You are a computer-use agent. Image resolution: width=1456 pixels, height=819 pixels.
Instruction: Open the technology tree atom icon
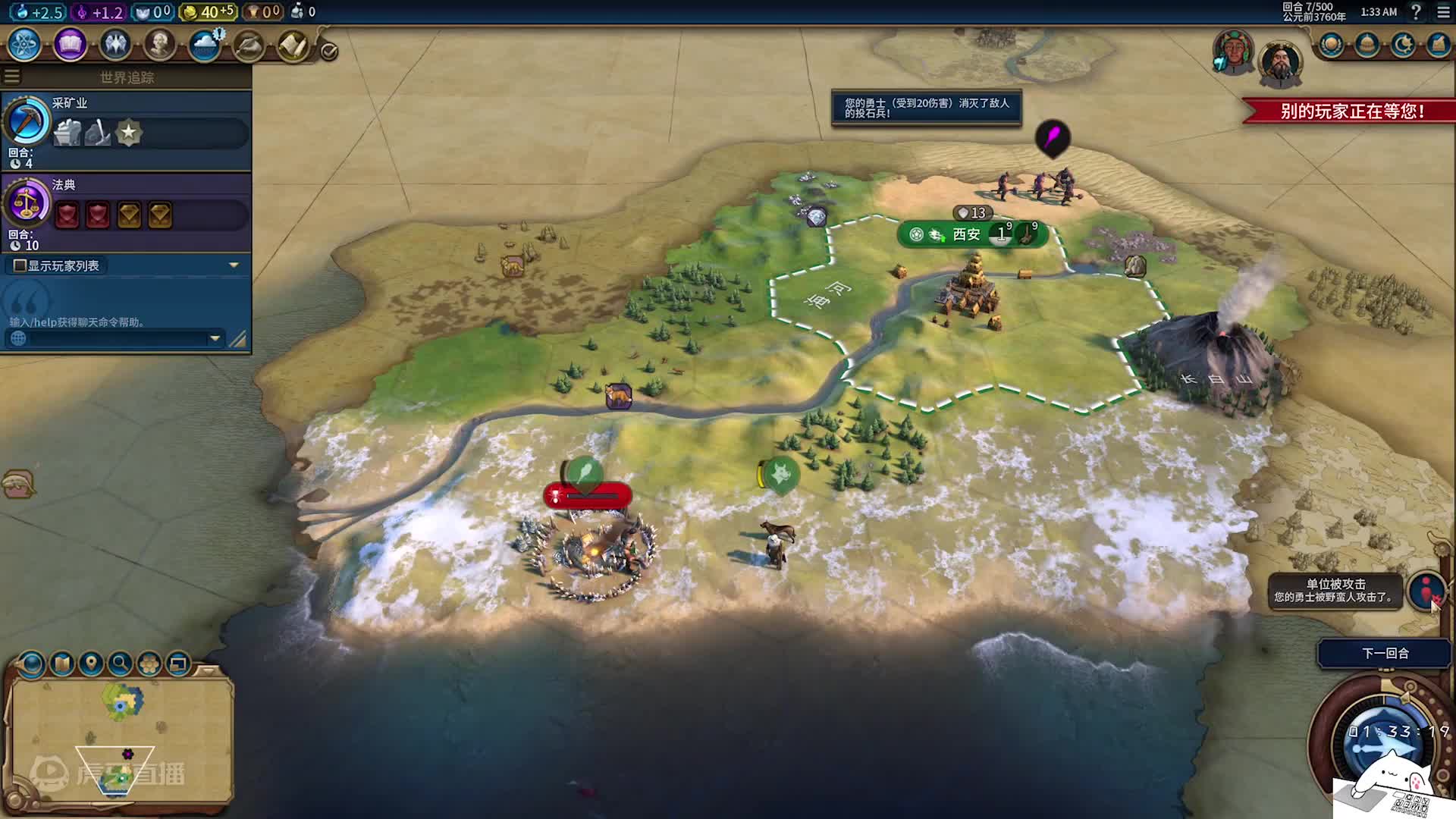[25, 45]
